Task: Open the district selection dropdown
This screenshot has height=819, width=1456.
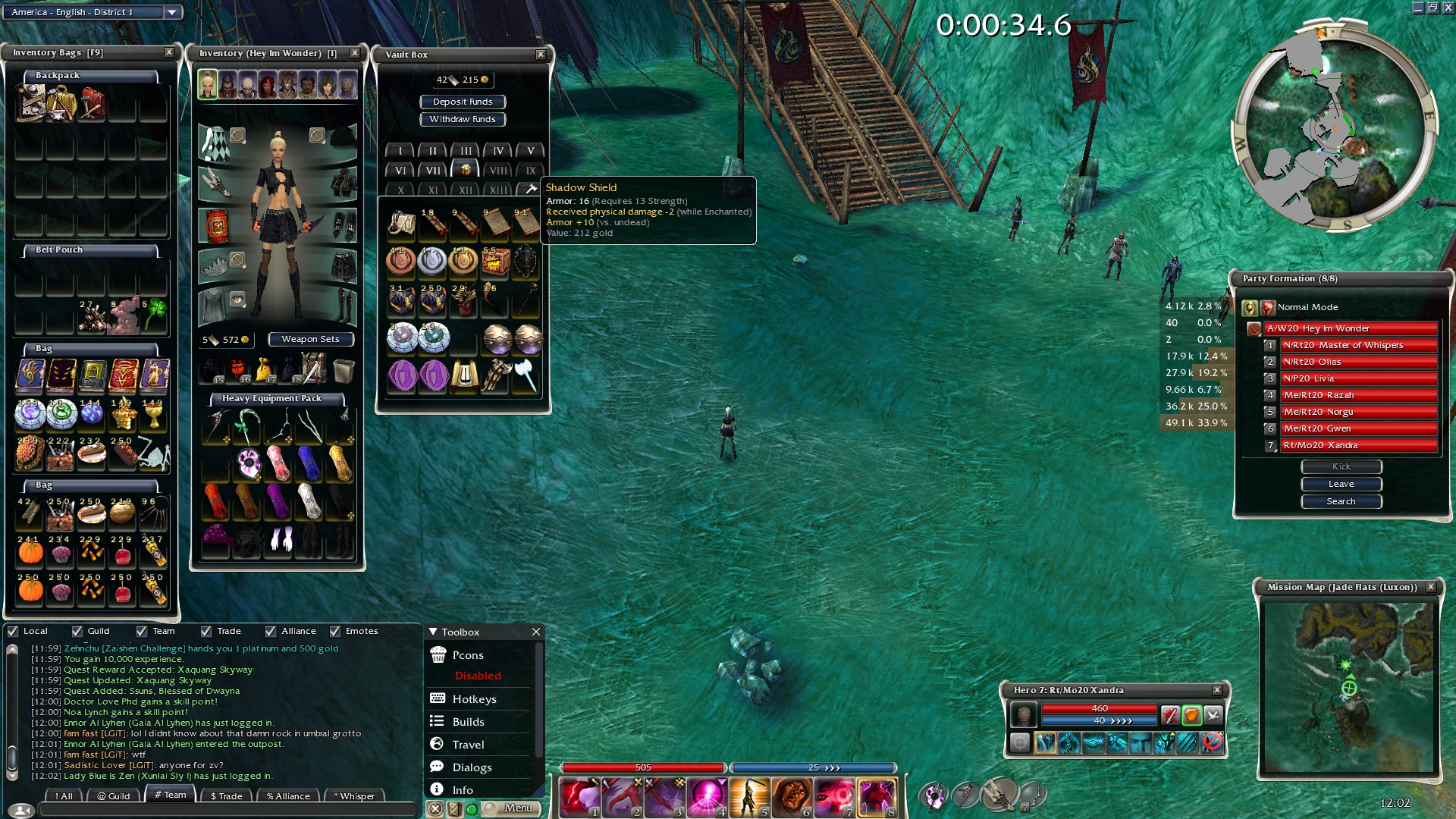Action: (x=172, y=12)
